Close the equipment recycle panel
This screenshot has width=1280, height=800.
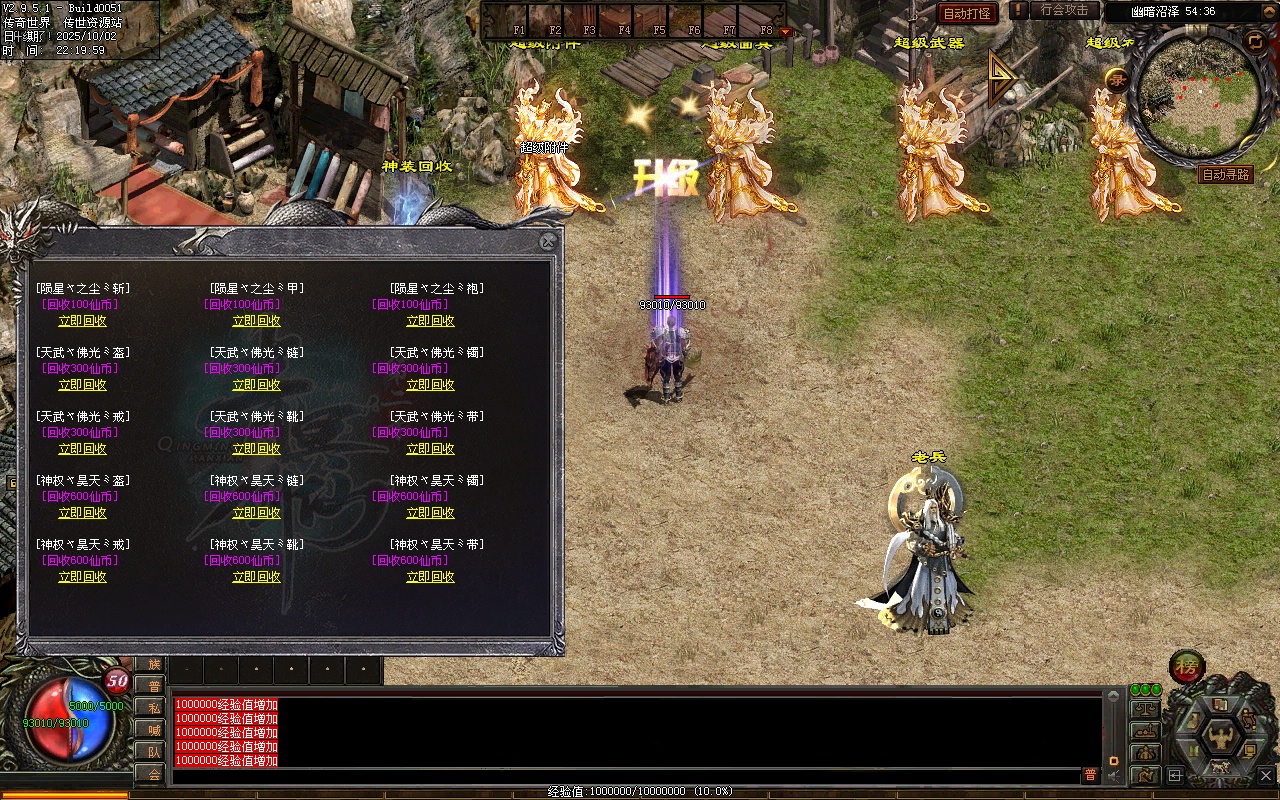pos(547,242)
